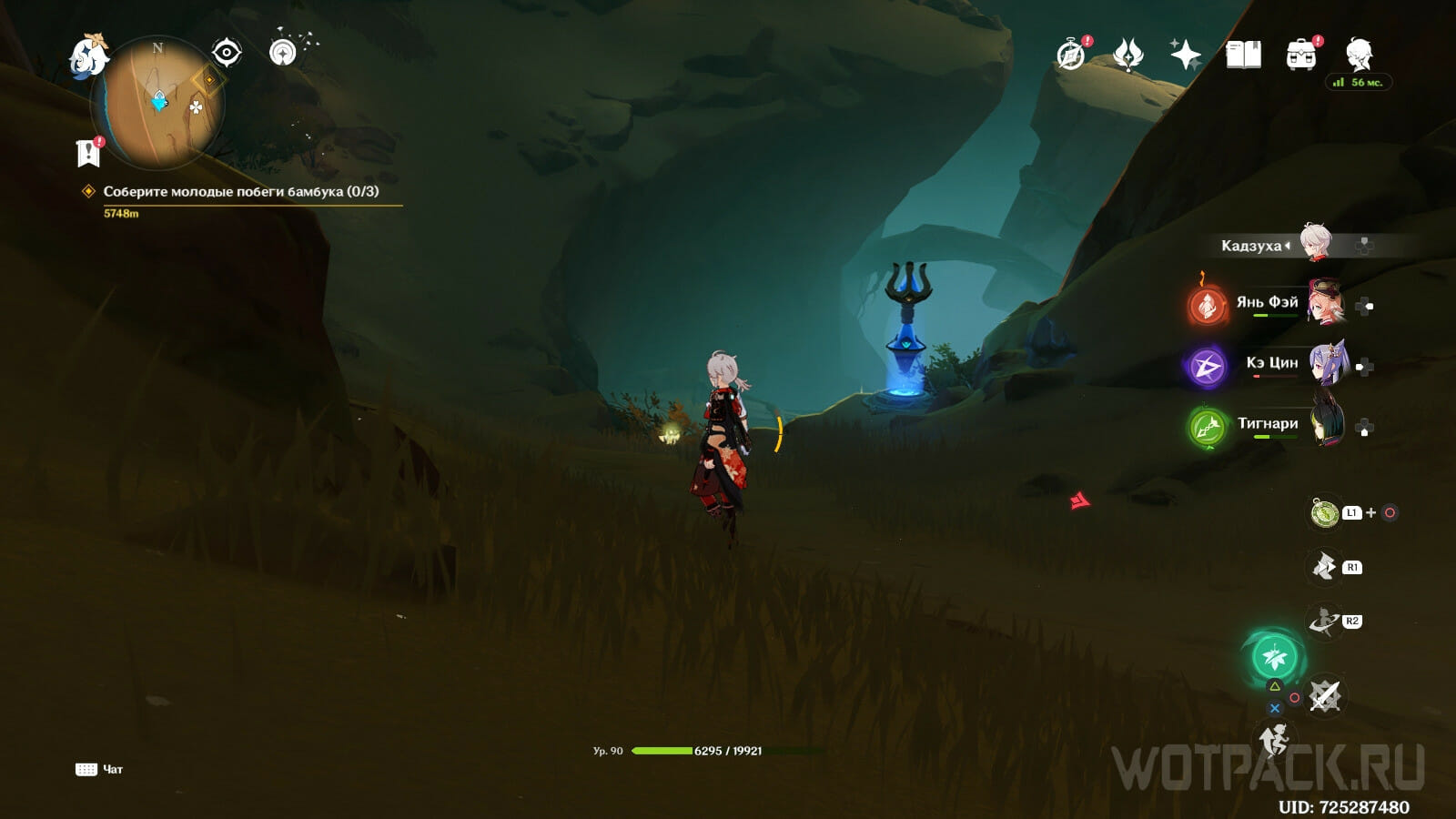Viewport: 1456px width, 819px height.
Task: Open the Adventurer Handbook book icon
Action: (x=1243, y=55)
